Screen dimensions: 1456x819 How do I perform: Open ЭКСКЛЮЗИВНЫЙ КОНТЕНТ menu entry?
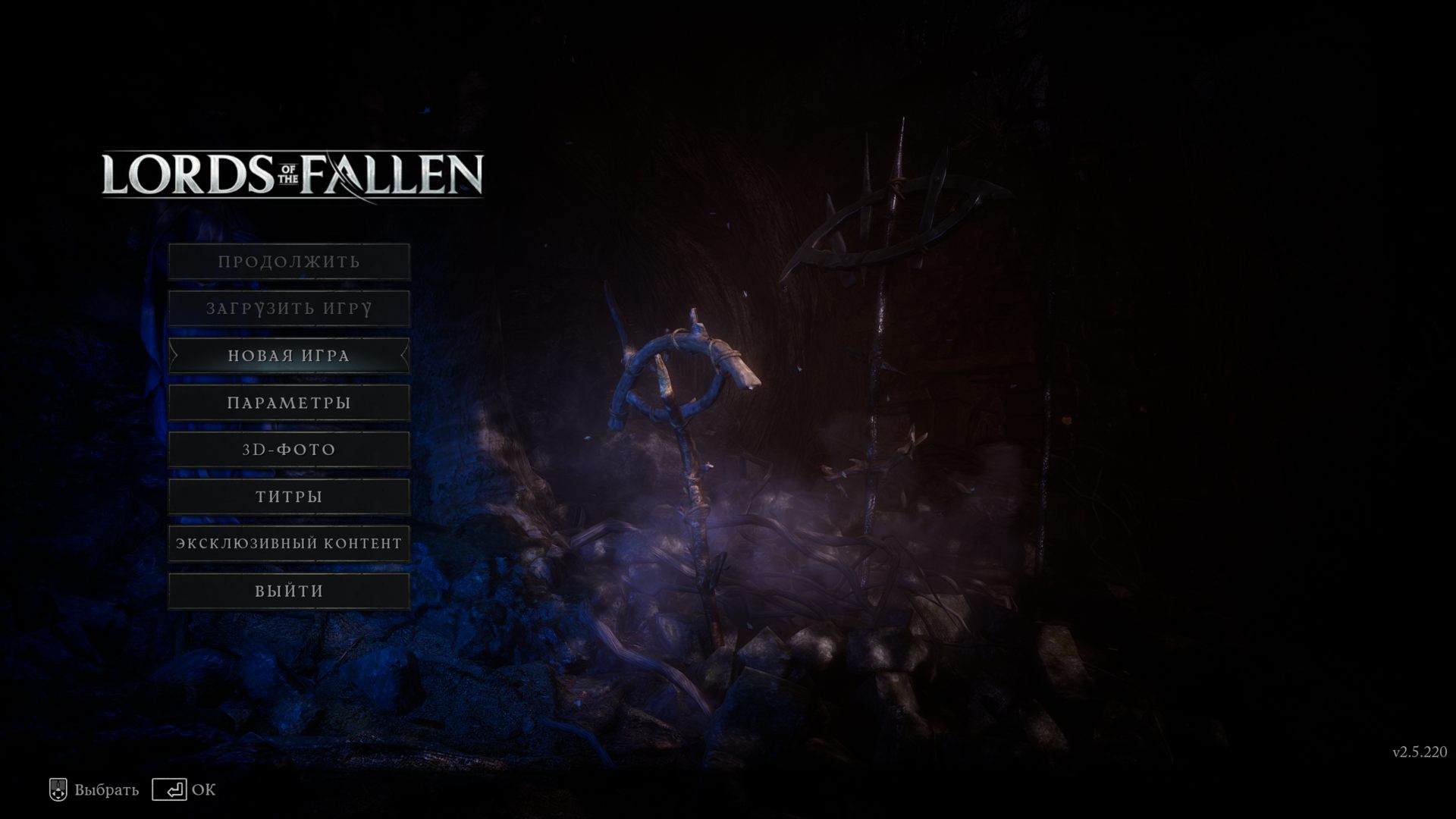289,544
